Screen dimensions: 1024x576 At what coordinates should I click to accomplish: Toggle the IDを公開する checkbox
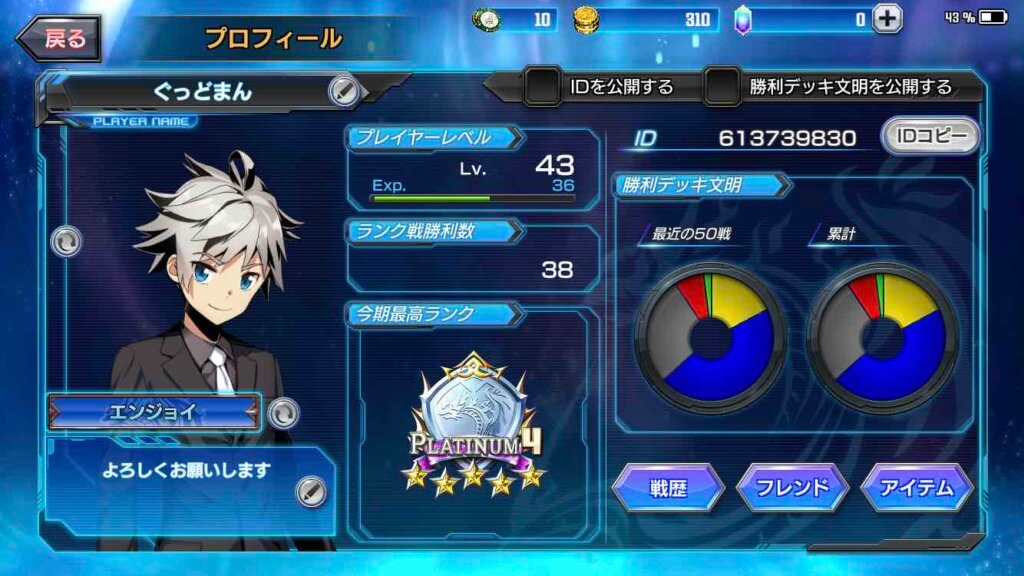(543, 86)
